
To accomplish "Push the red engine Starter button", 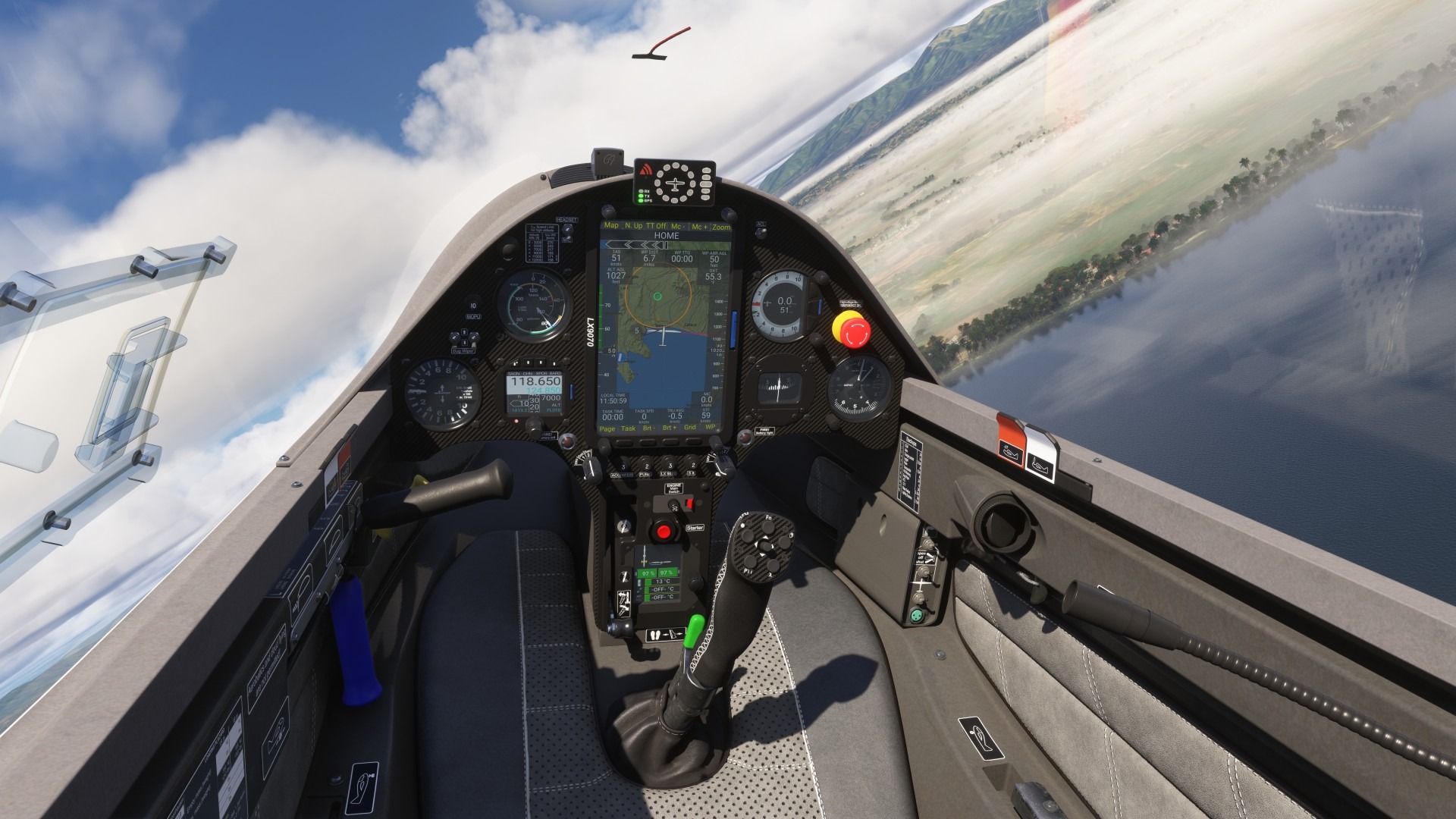I will coord(665,532).
